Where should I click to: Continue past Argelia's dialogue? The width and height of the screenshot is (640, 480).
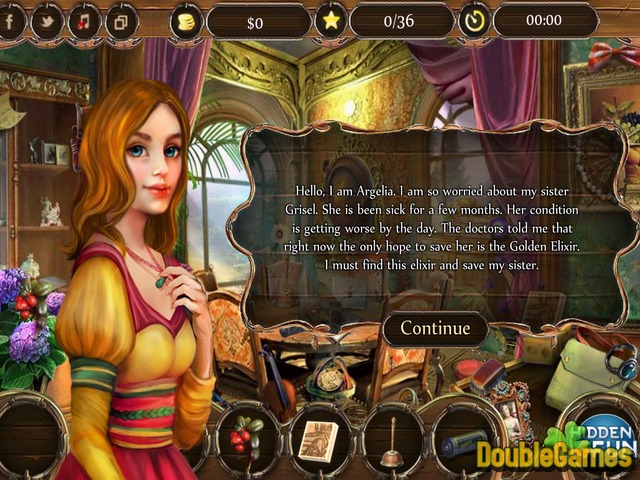coord(435,328)
